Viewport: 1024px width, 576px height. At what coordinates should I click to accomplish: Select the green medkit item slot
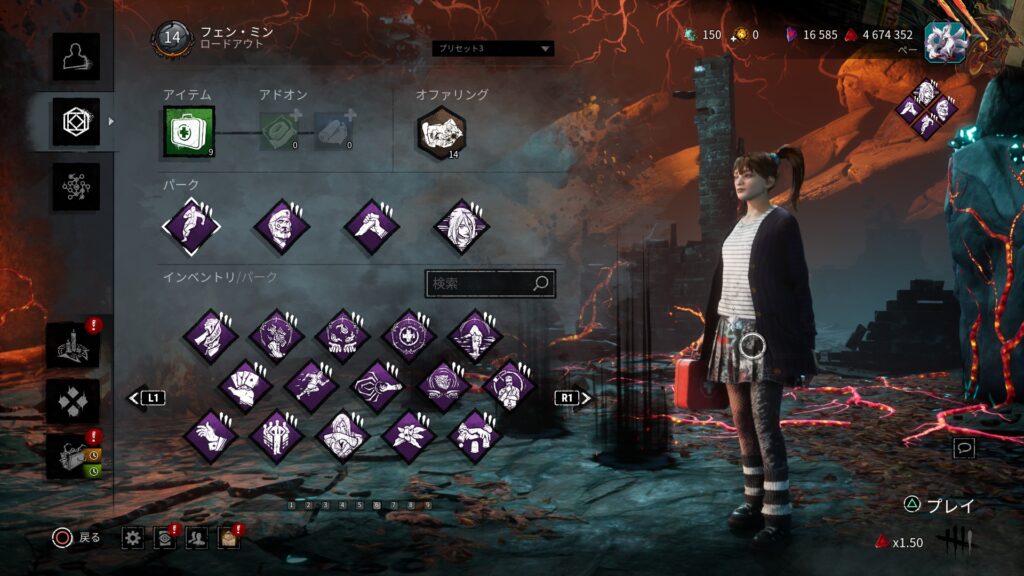[188, 132]
